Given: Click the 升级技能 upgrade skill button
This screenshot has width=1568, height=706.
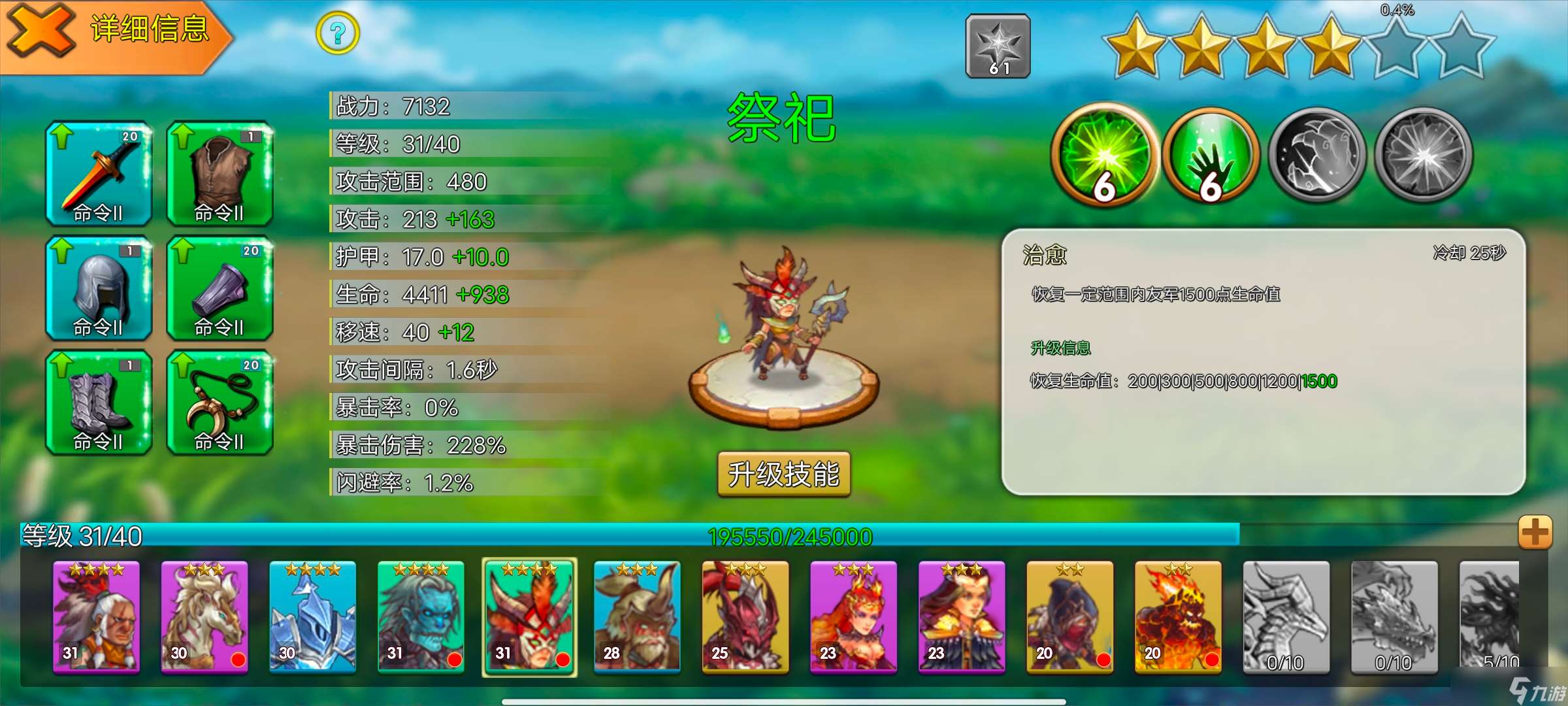Looking at the screenshot, I should tap(783, 474).
